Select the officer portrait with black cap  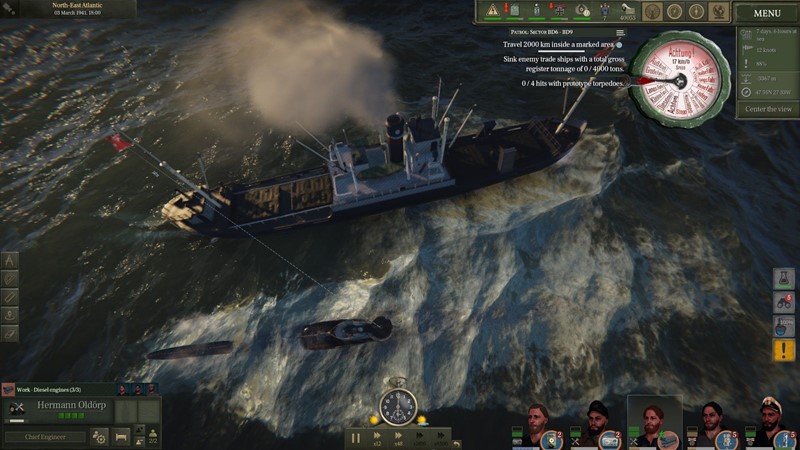pyautogui.click(x=598, y=422)
